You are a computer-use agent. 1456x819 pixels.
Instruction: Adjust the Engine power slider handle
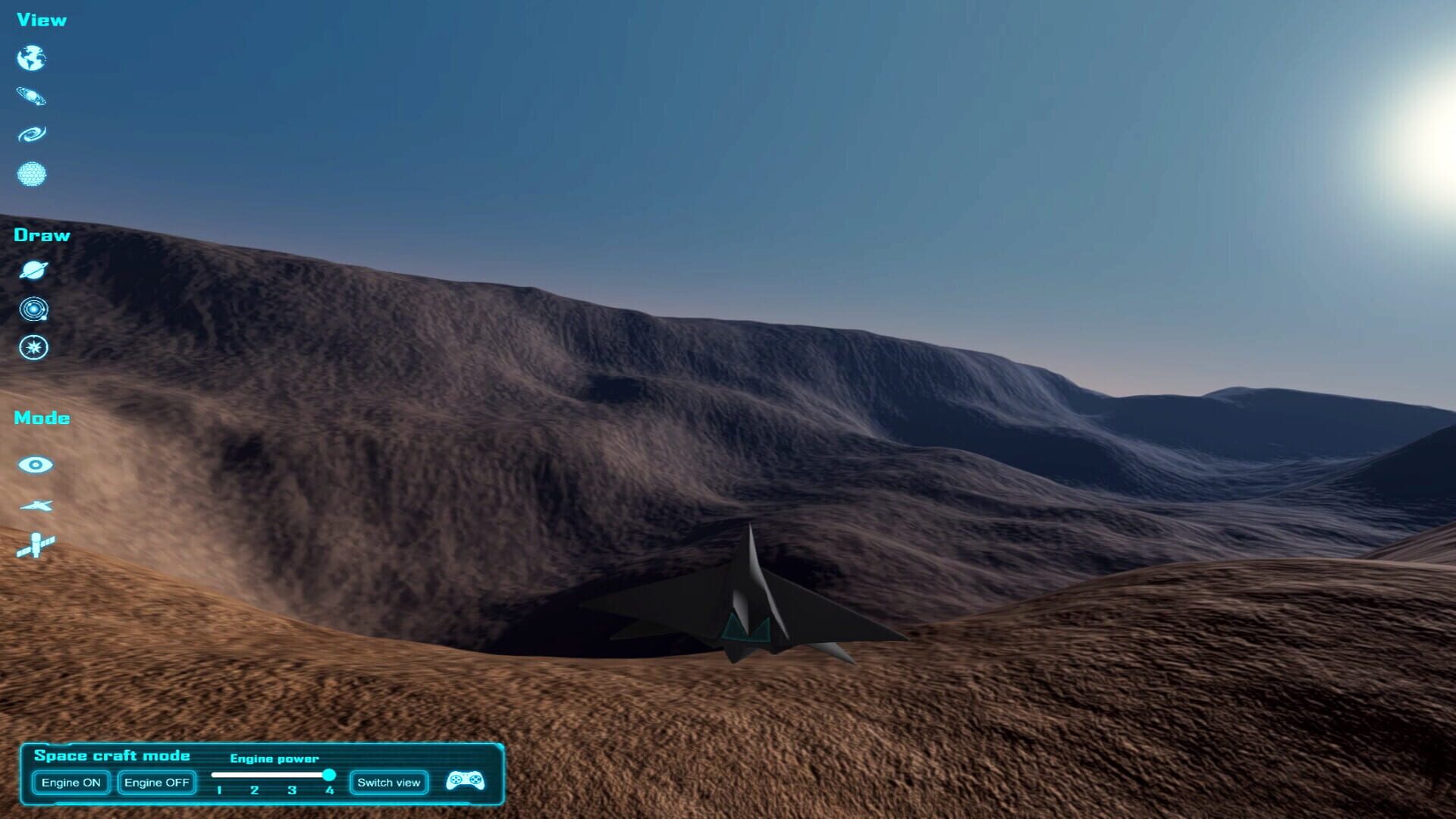pos(329,775)
